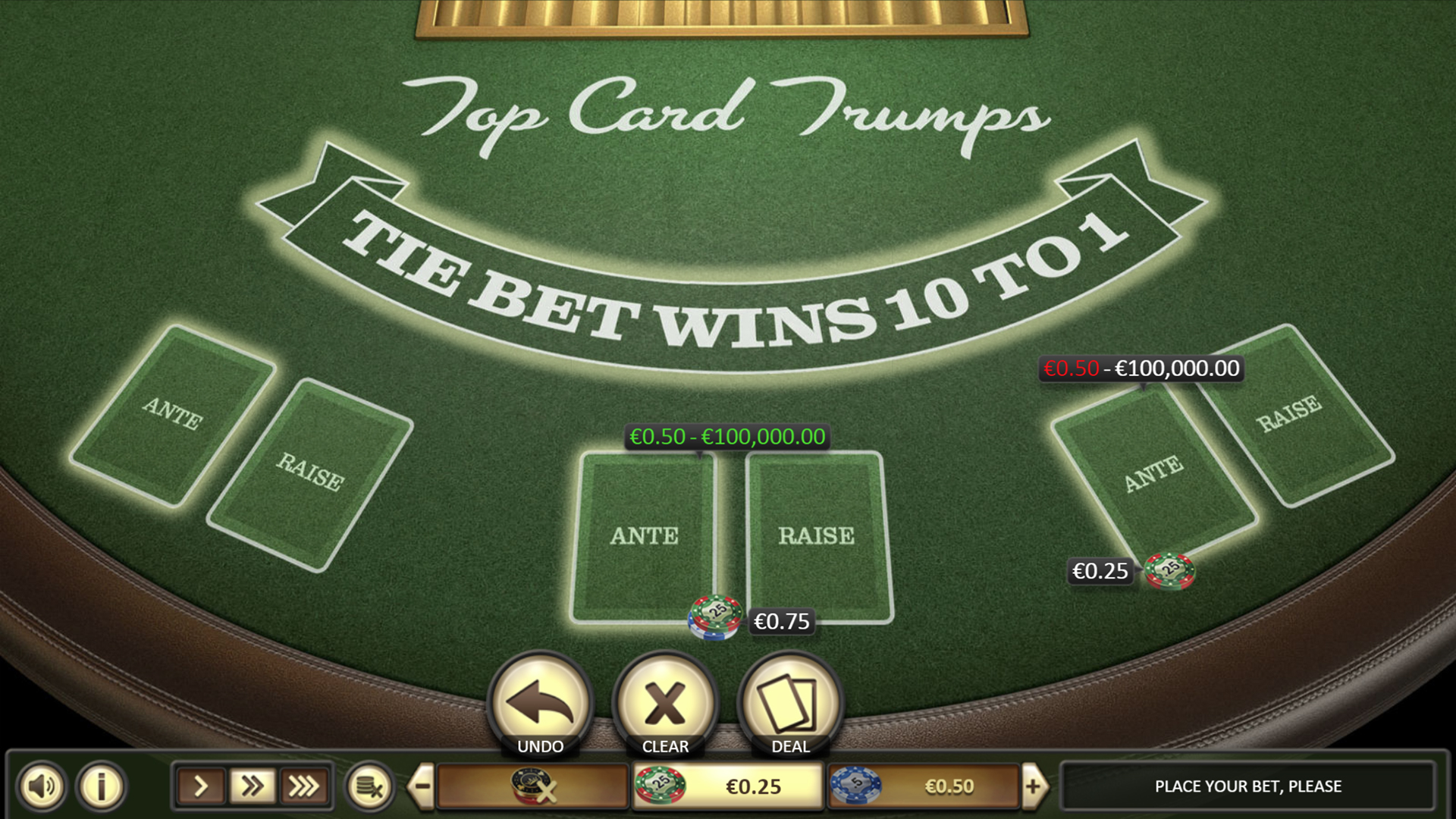The image size is (1456, 819).
Task: Click the PLACE YOUR BET message bar
Action: (x=1247, y=786)
